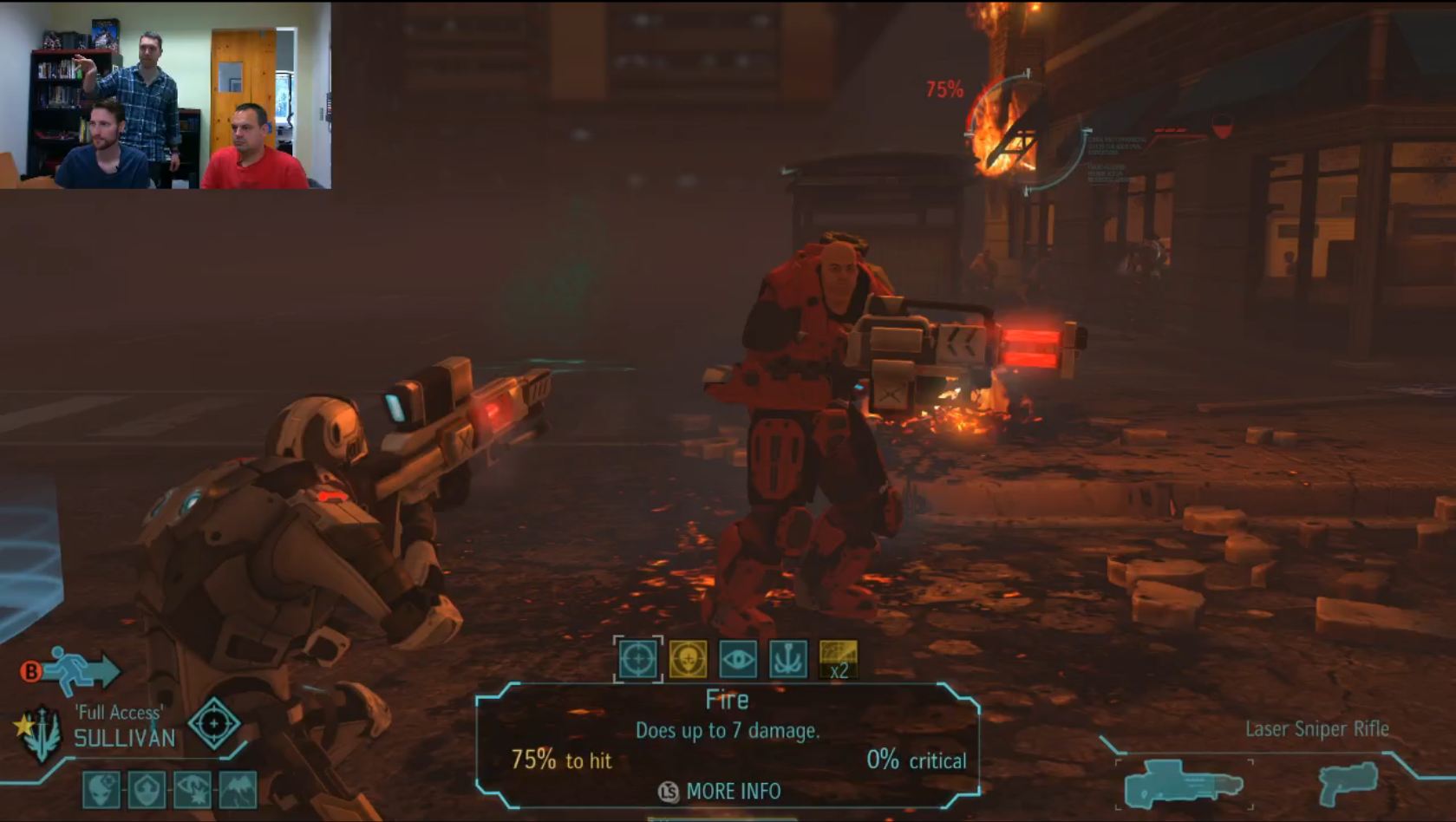This screenshot has width=1456, height=822.
Task: Click the webcam overlay thumbnail
Action: tap(166, 95)
